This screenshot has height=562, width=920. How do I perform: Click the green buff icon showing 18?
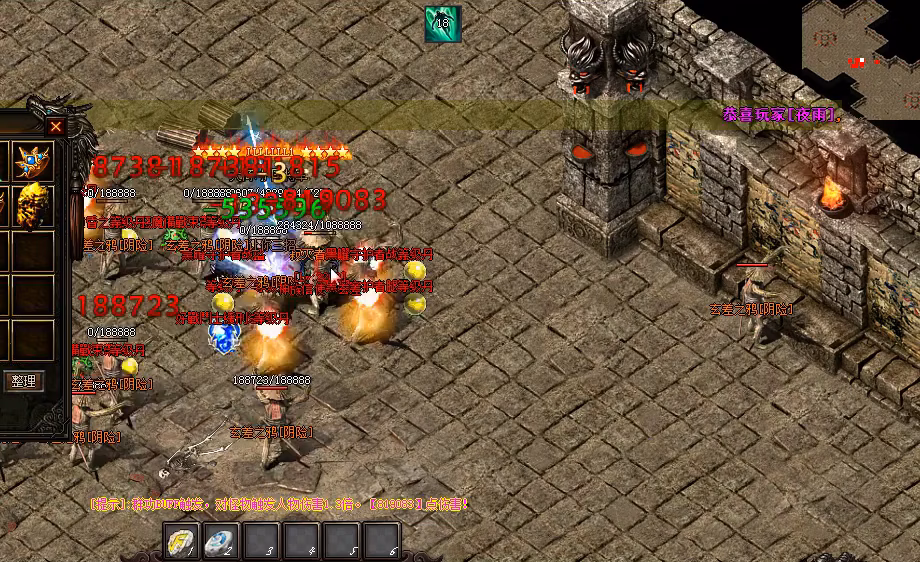pyautogui.click(x=442, y=24)
